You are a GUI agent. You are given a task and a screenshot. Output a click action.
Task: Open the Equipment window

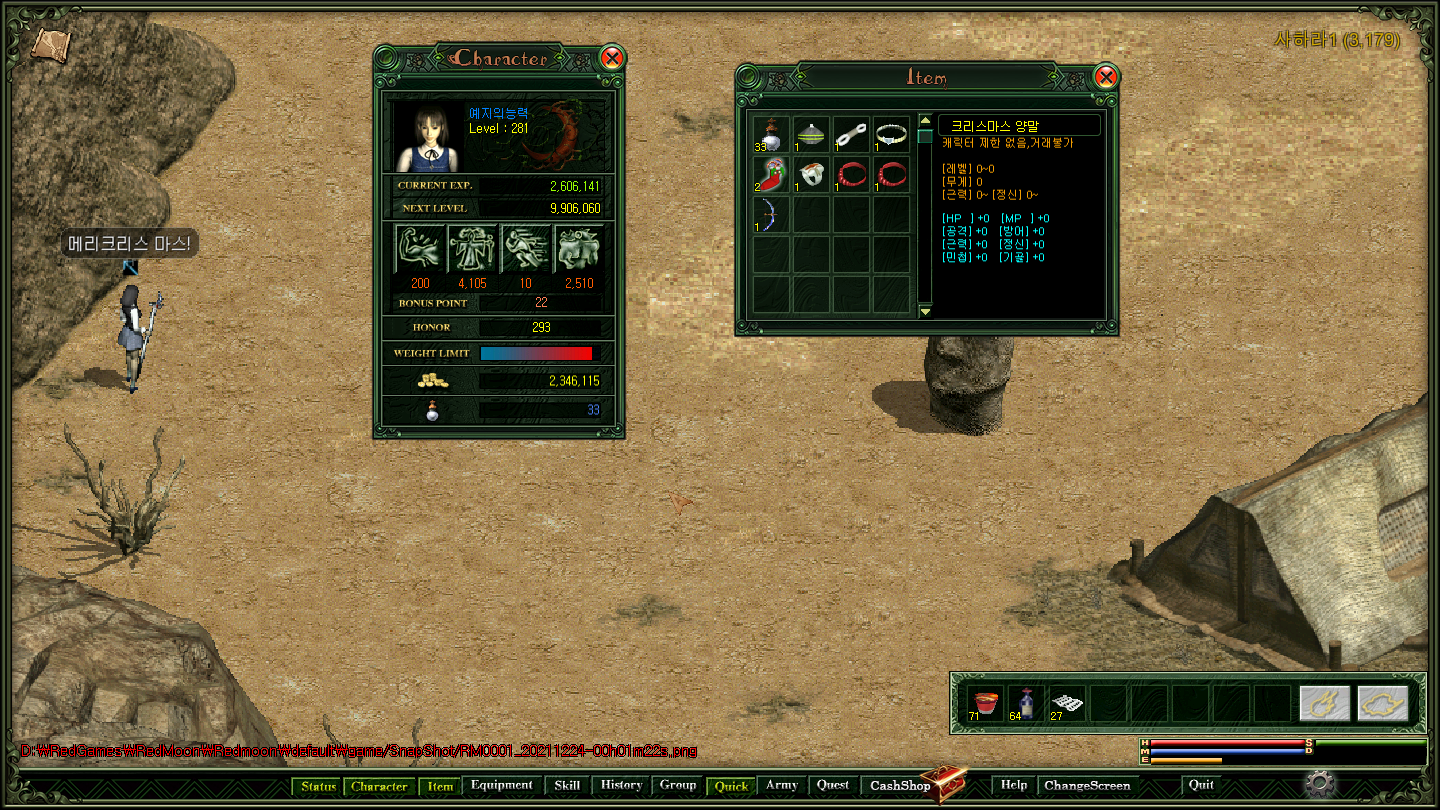(502, 786)
